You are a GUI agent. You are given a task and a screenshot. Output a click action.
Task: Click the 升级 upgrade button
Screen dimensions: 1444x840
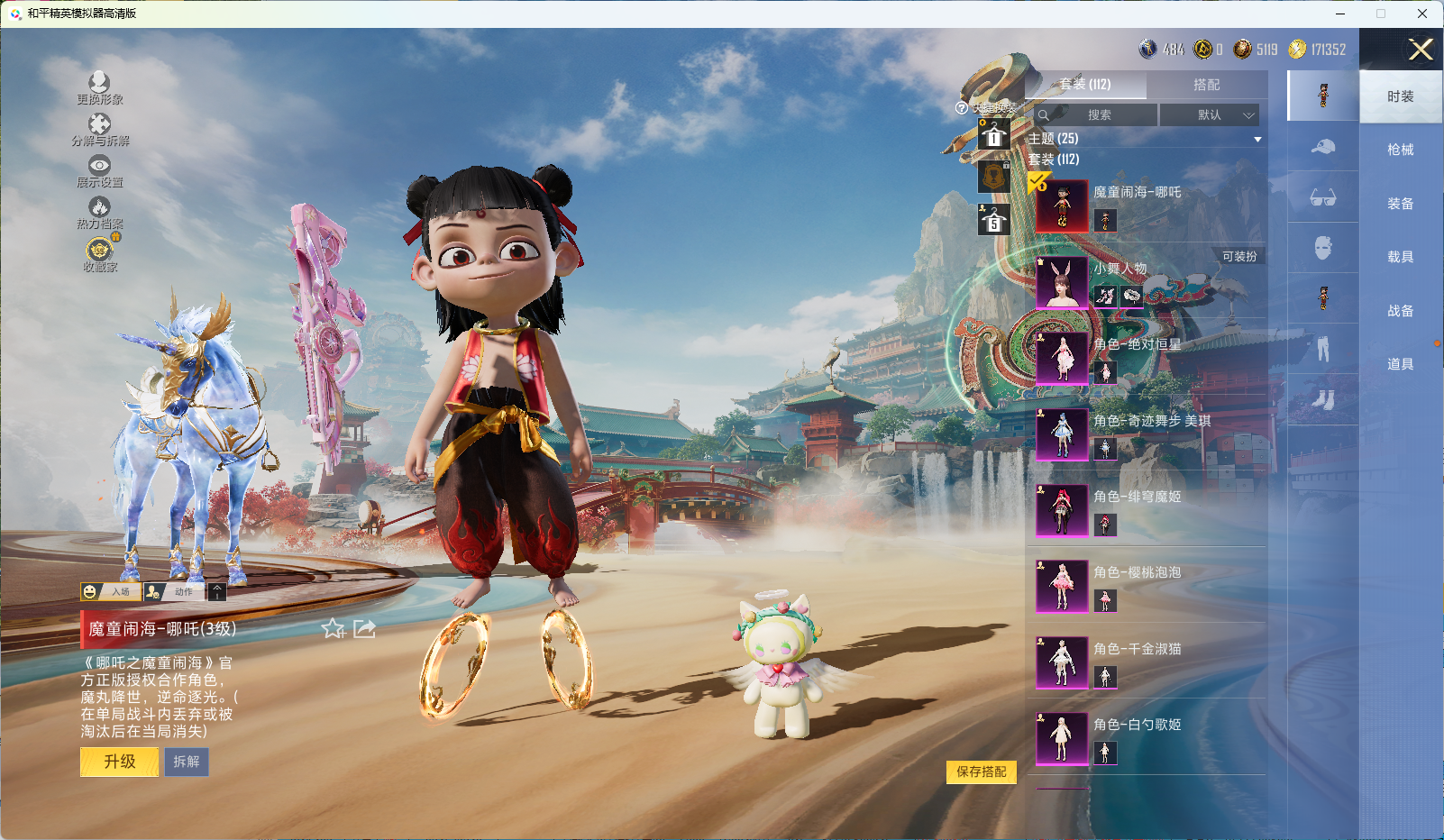(119, 762)
